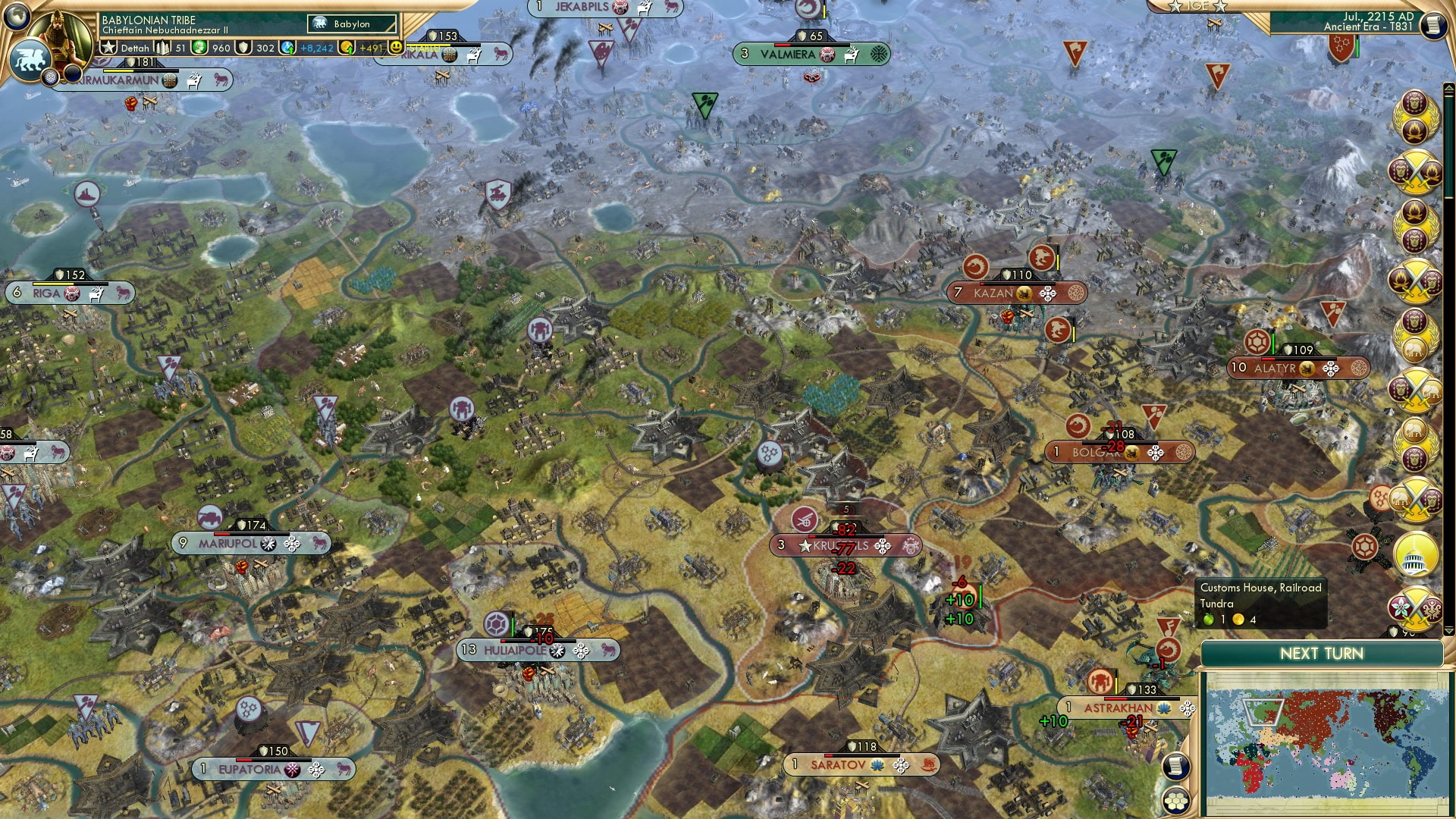Open the notification log scroll above the minimap
This screenshot has height=819, width=1456.
(x=1175, y=766)
